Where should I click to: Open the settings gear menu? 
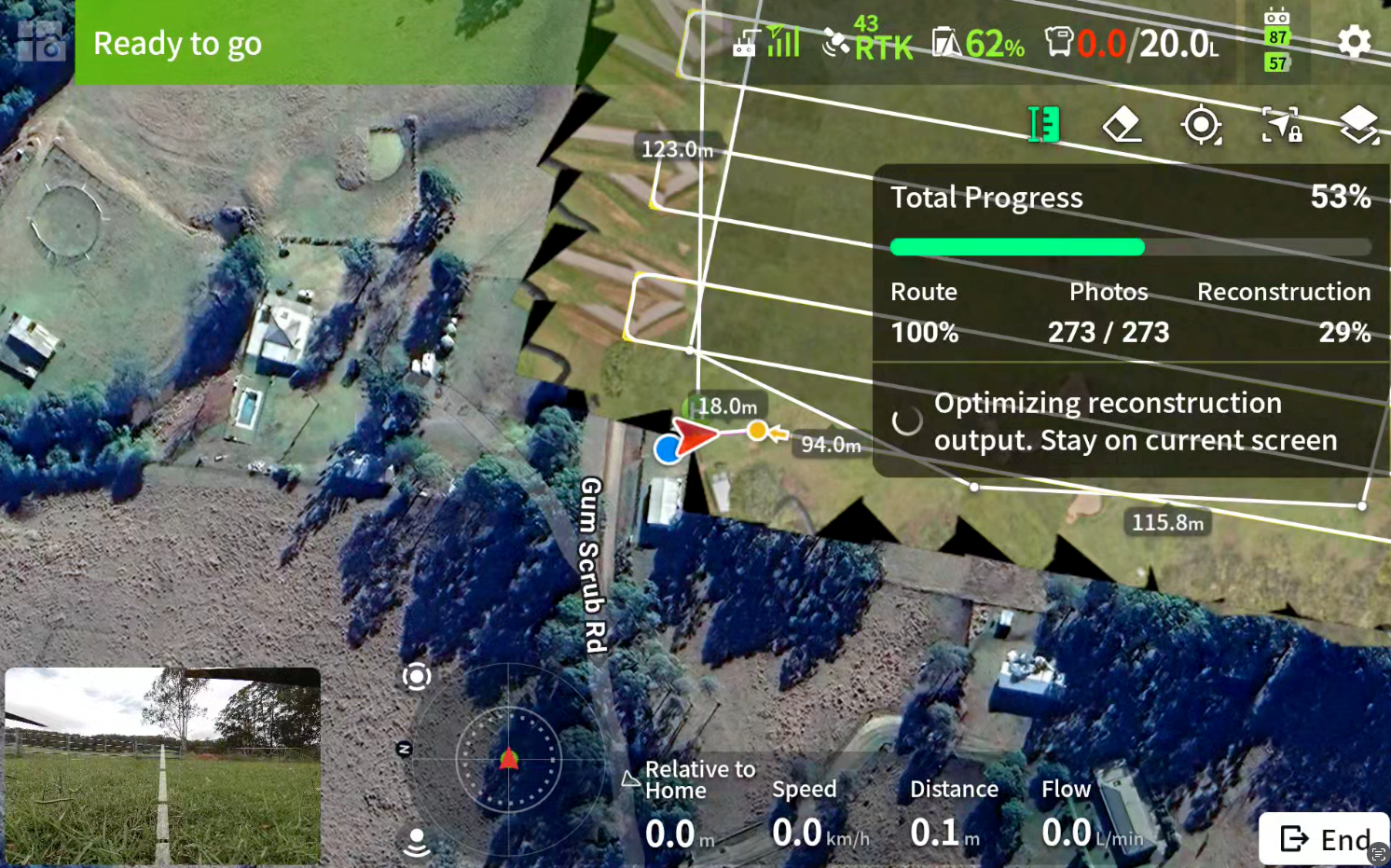1354,41
